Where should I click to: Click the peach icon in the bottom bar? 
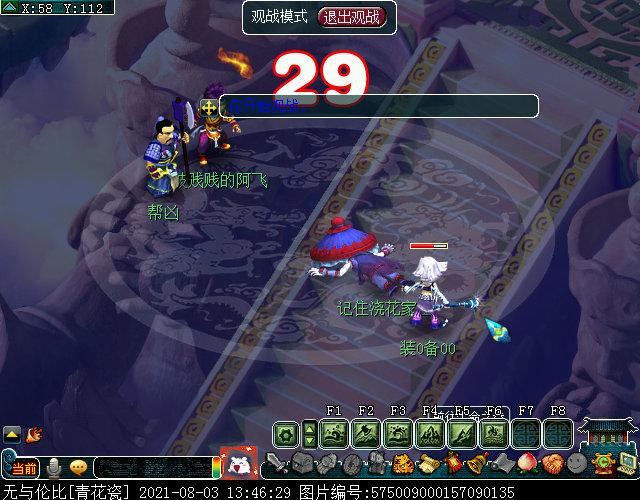point(526,464)
